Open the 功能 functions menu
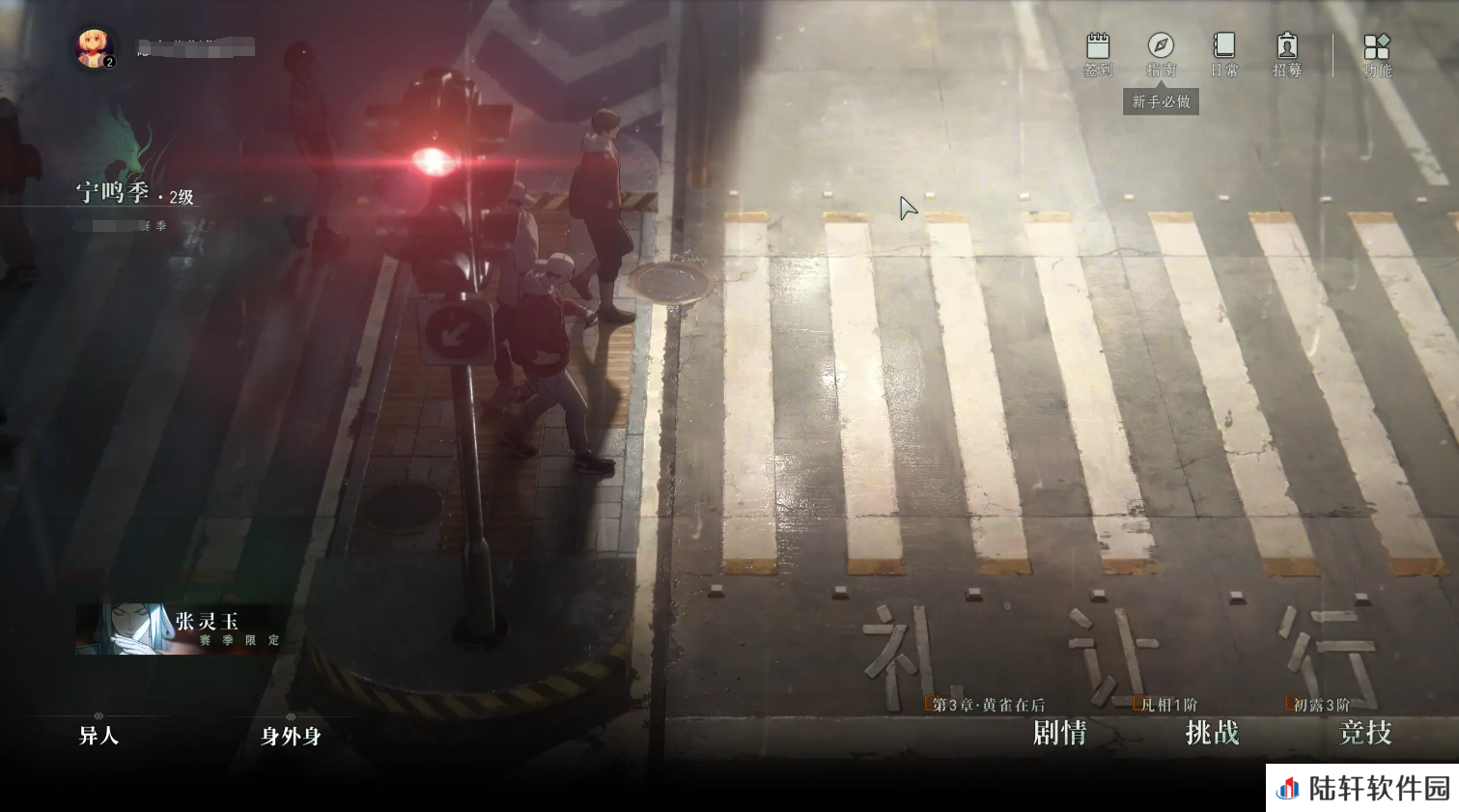This screenshot has width=1459, height=812. click(1376, 54)
